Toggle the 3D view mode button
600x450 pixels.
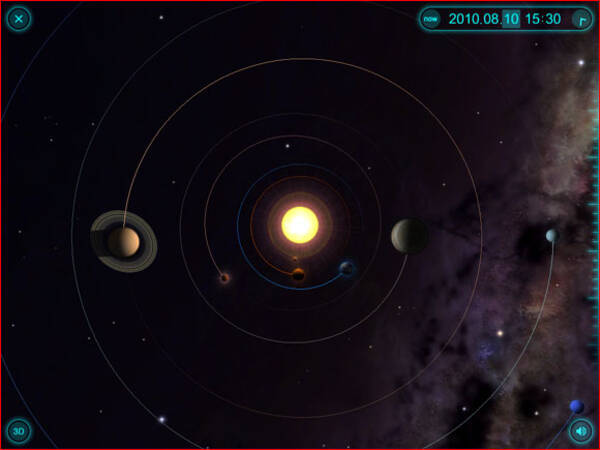(x=18, y=431)
